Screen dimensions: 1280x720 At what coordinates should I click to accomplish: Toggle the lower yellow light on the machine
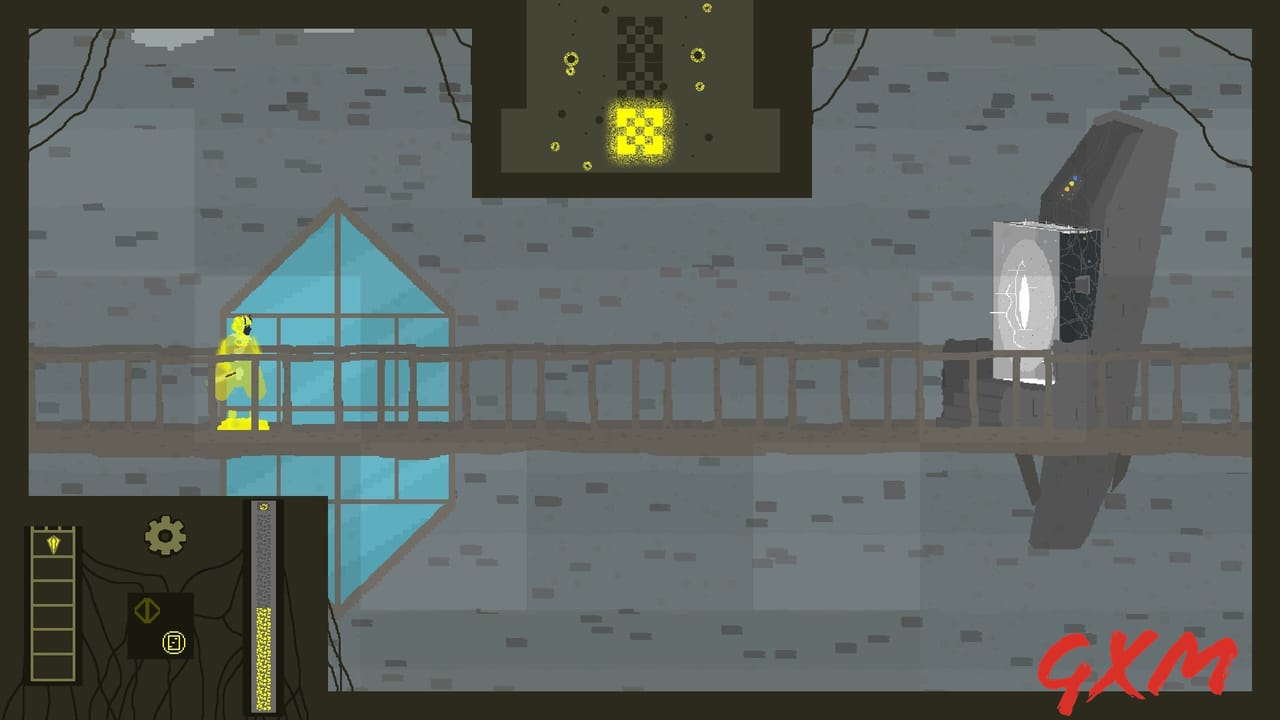1066,189
